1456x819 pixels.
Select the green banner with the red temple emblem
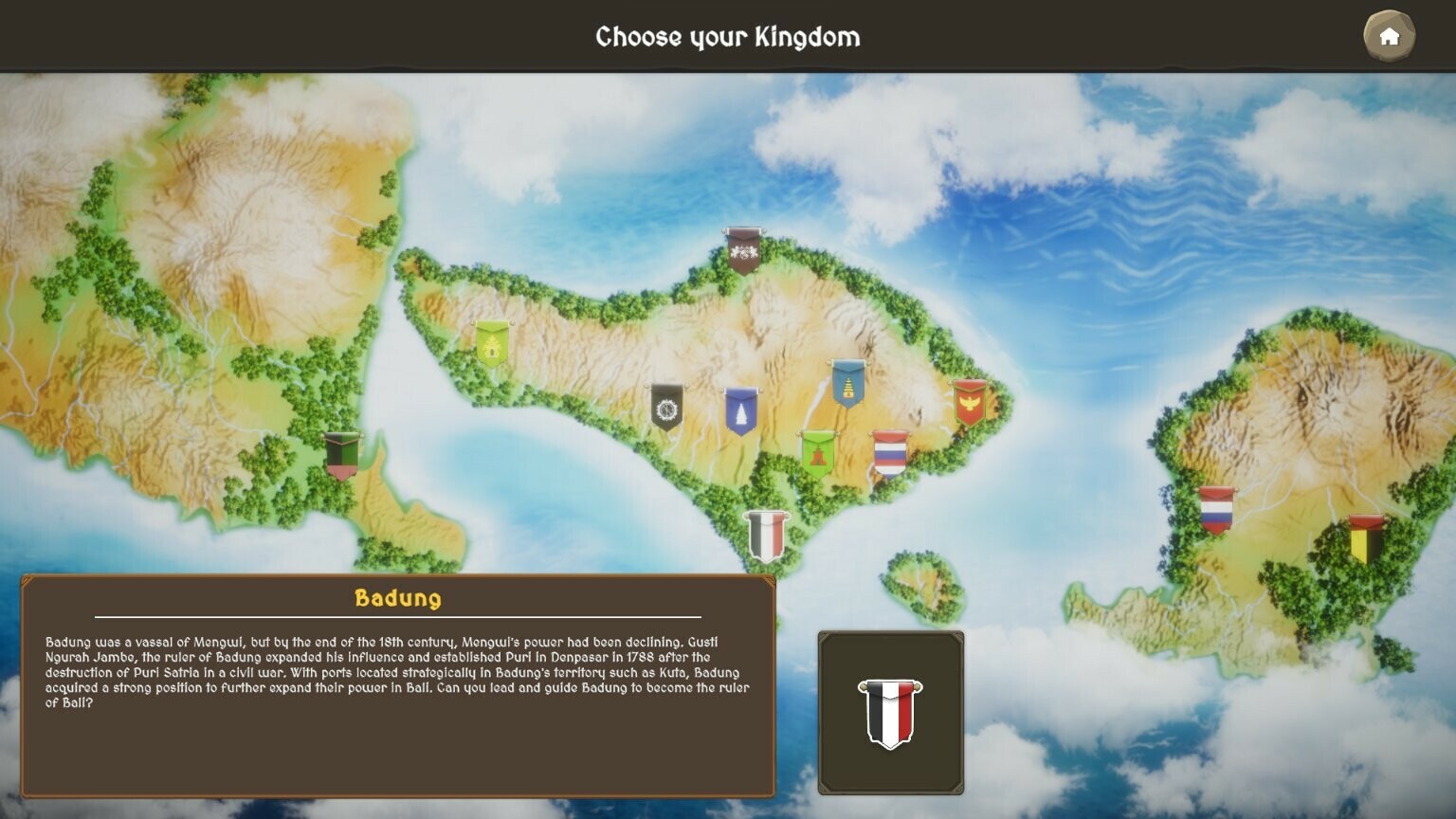[819, 453]
